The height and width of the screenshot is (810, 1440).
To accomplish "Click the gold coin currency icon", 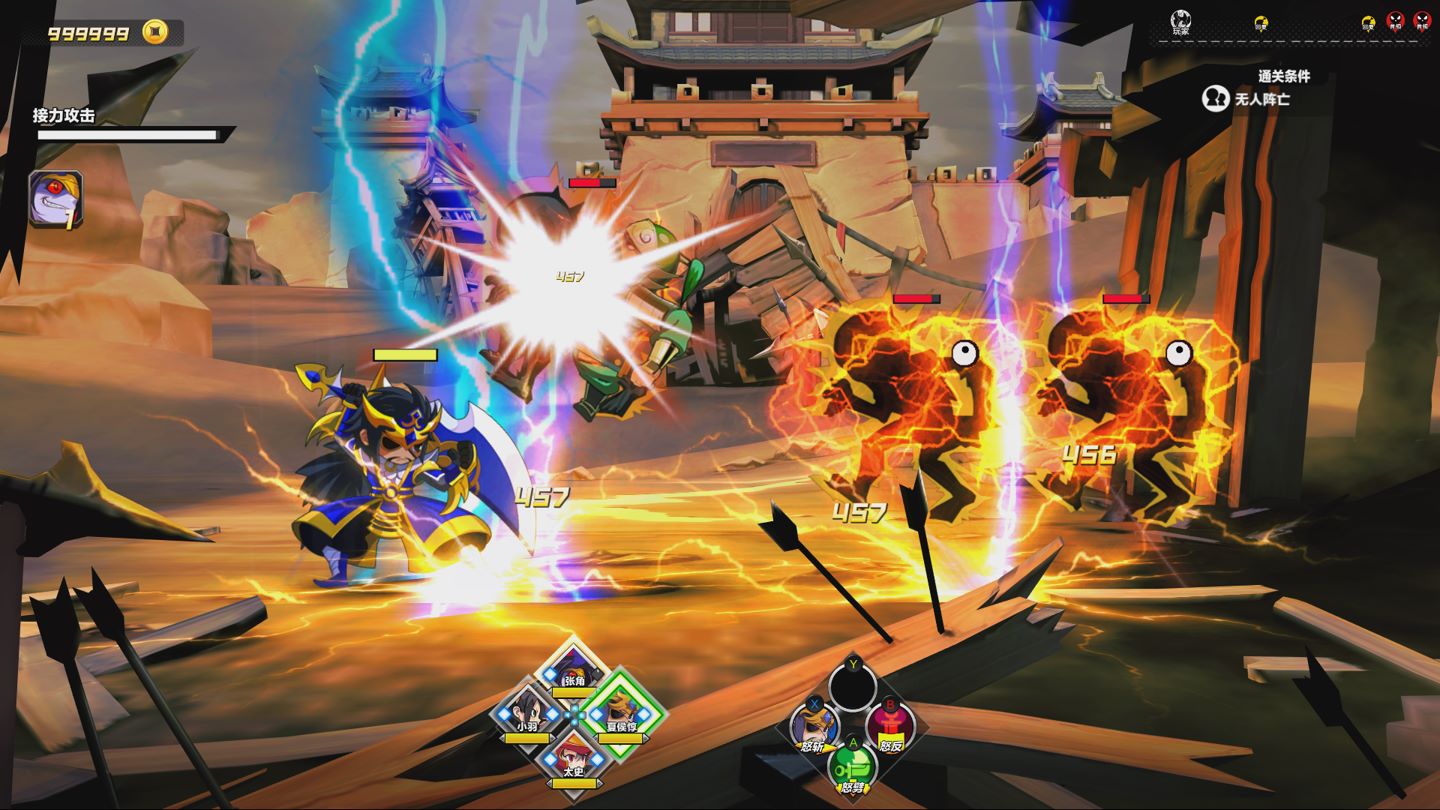I will [x=155, y=33].
